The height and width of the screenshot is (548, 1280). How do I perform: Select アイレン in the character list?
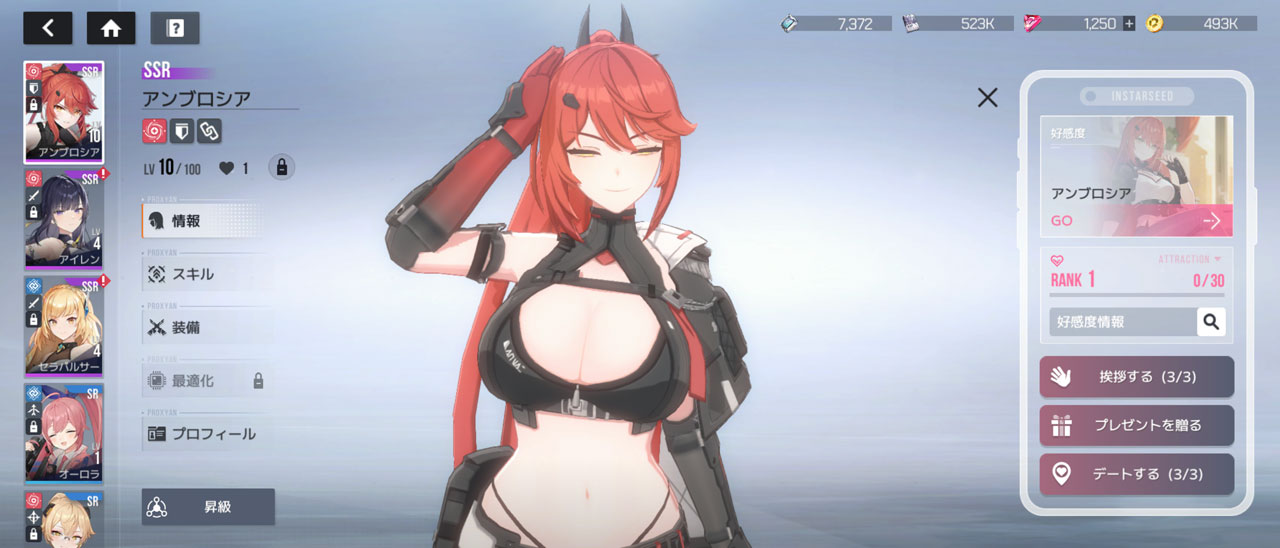[64, 220]
